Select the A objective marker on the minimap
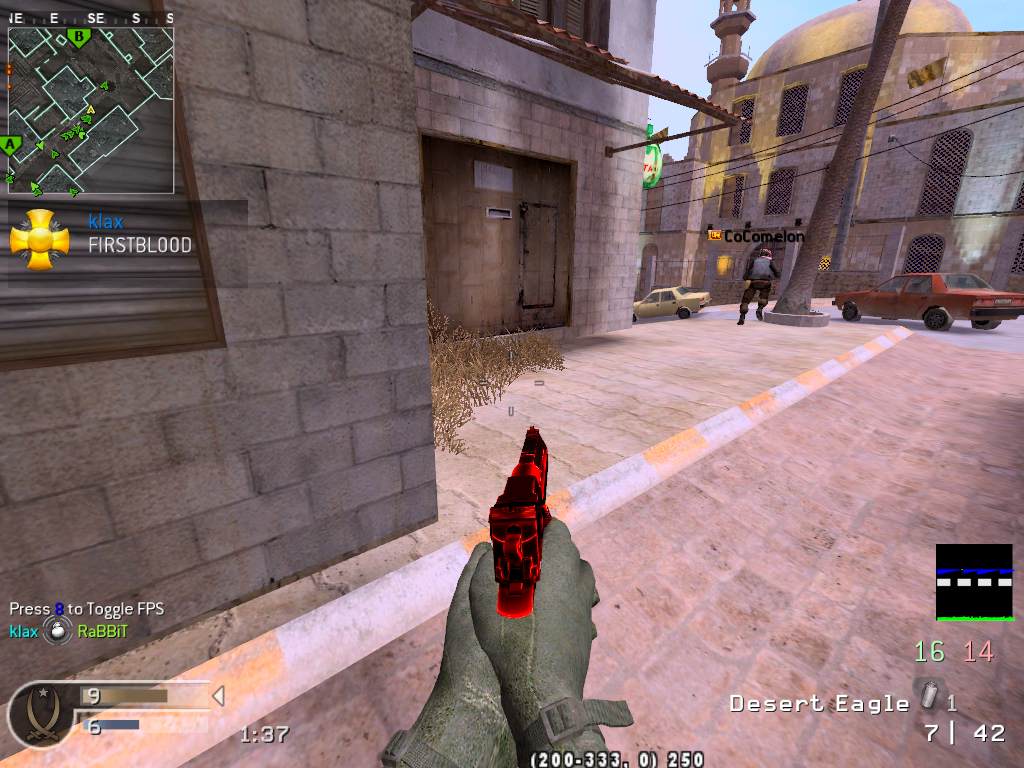1024x768 pixels. (12, 146)
